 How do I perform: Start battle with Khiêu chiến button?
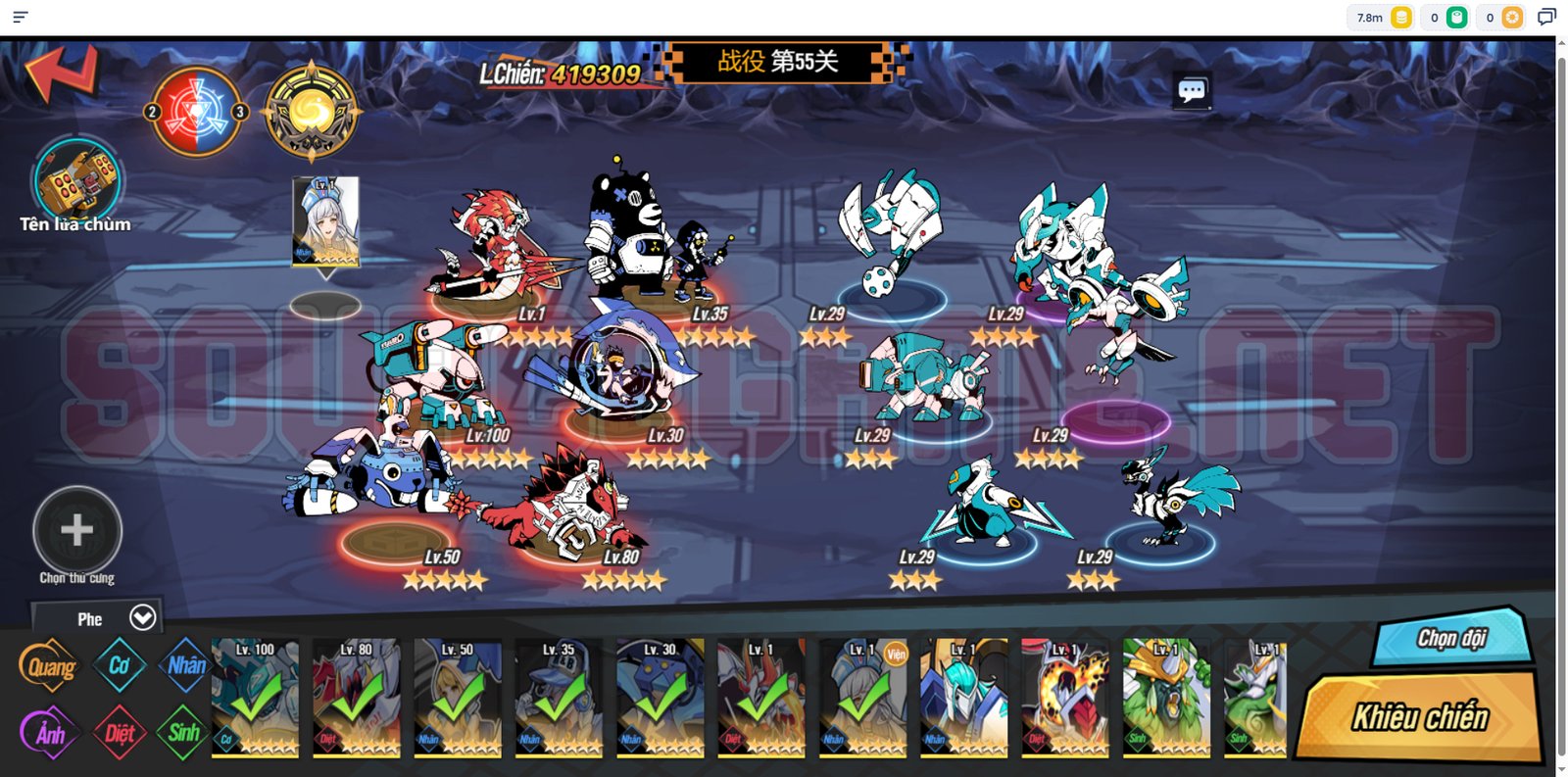[1420, 717]
